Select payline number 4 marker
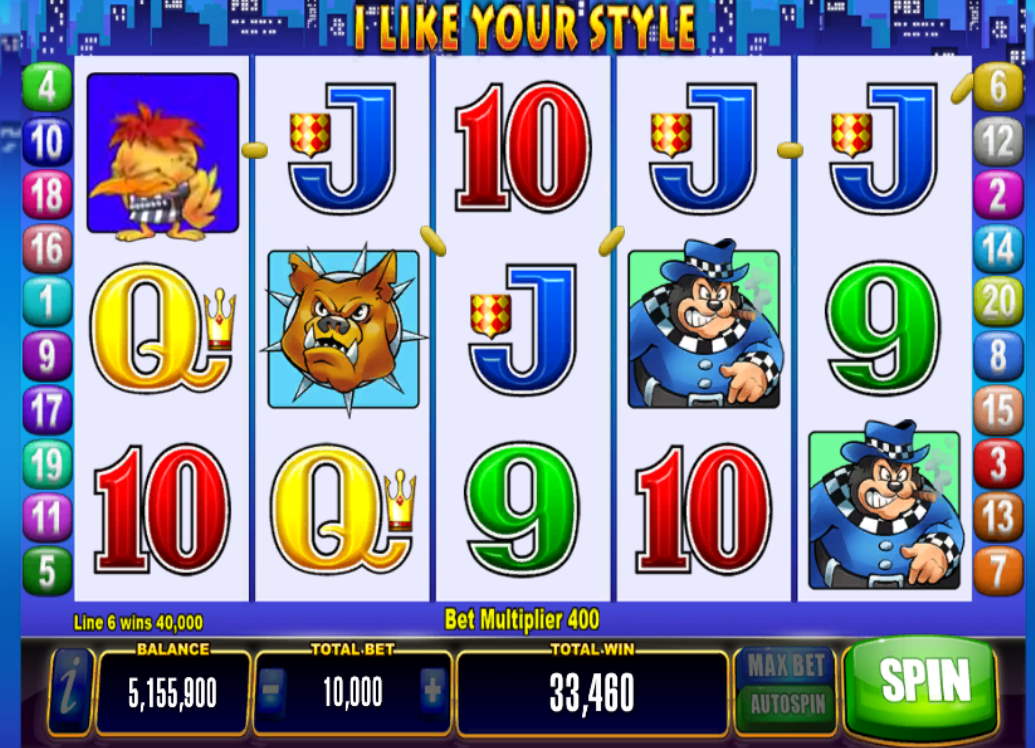This screenshot has width=1035, height=748. (x=47, y=87)
